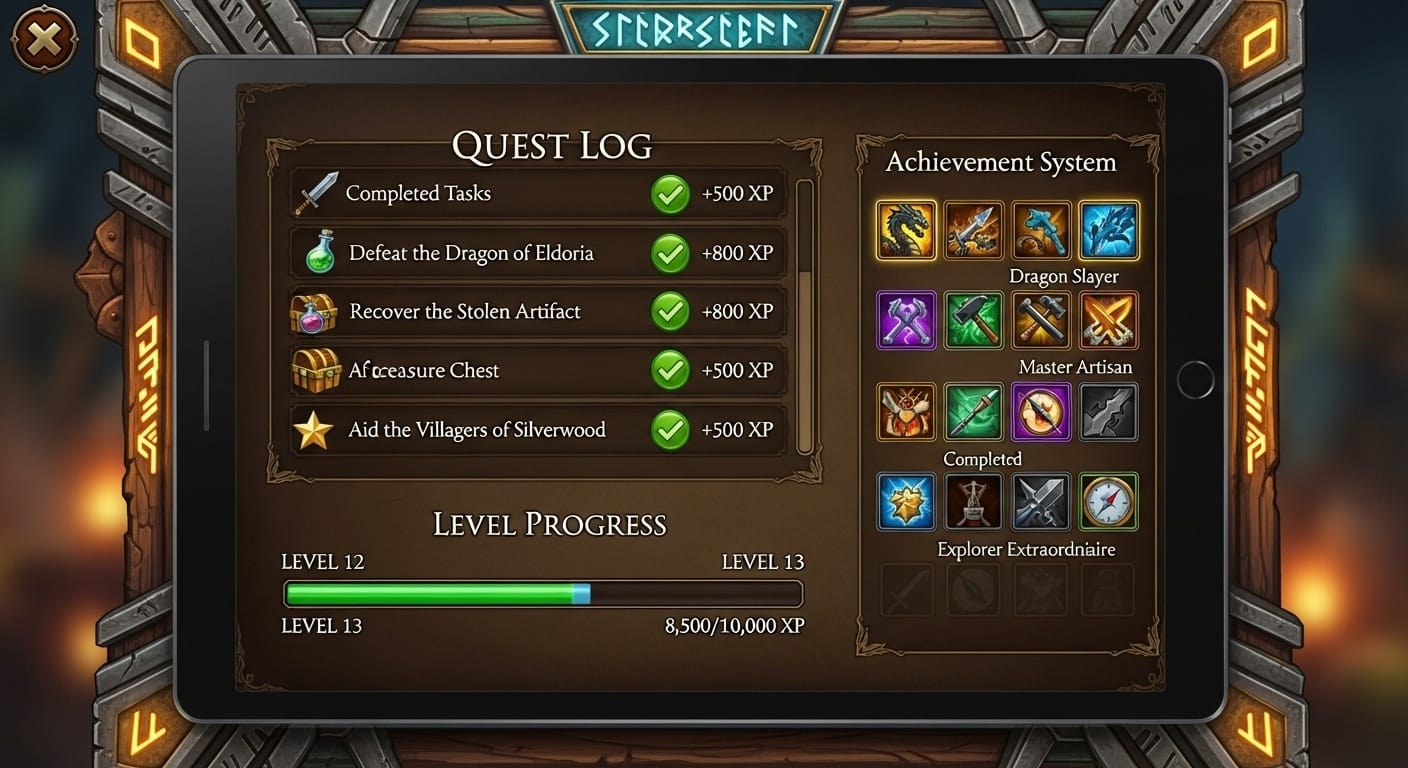The image size is (1408, 768).
Task: Expand the Achievement System panel
Action: (1001, 161)
